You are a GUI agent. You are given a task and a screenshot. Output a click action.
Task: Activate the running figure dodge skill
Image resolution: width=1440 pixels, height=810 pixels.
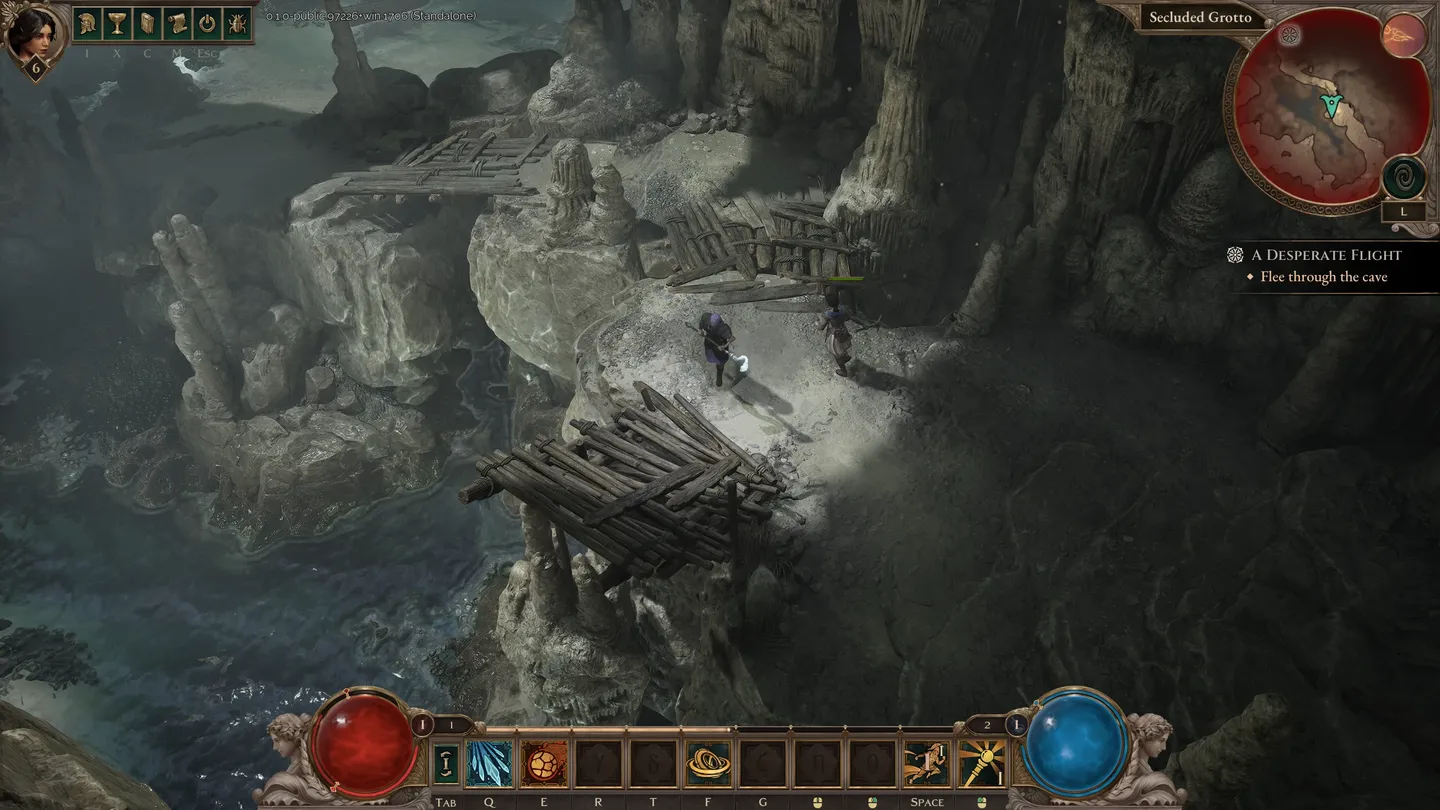tap(927, 764)
